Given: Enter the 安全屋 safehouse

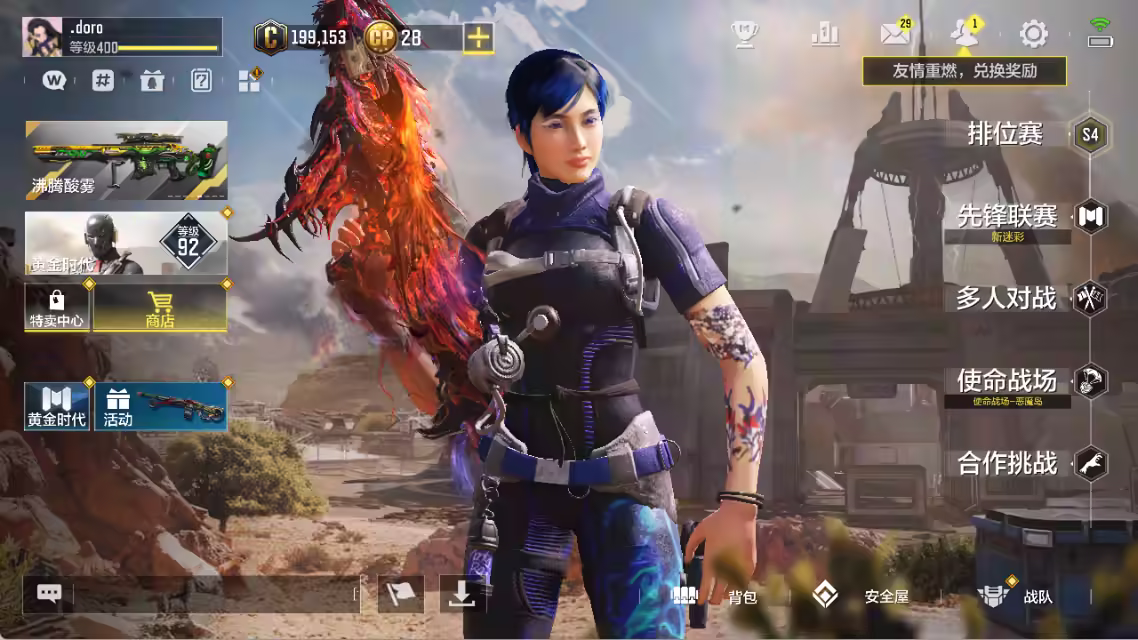Looking at the screenshot, I should [860, 596].
